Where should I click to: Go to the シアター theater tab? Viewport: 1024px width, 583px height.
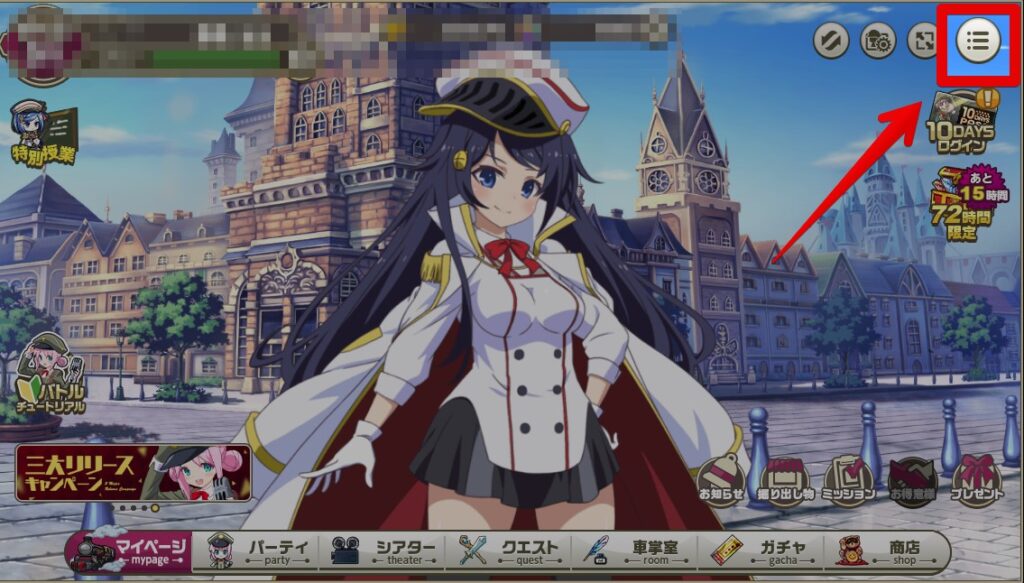tap(385, 551)
